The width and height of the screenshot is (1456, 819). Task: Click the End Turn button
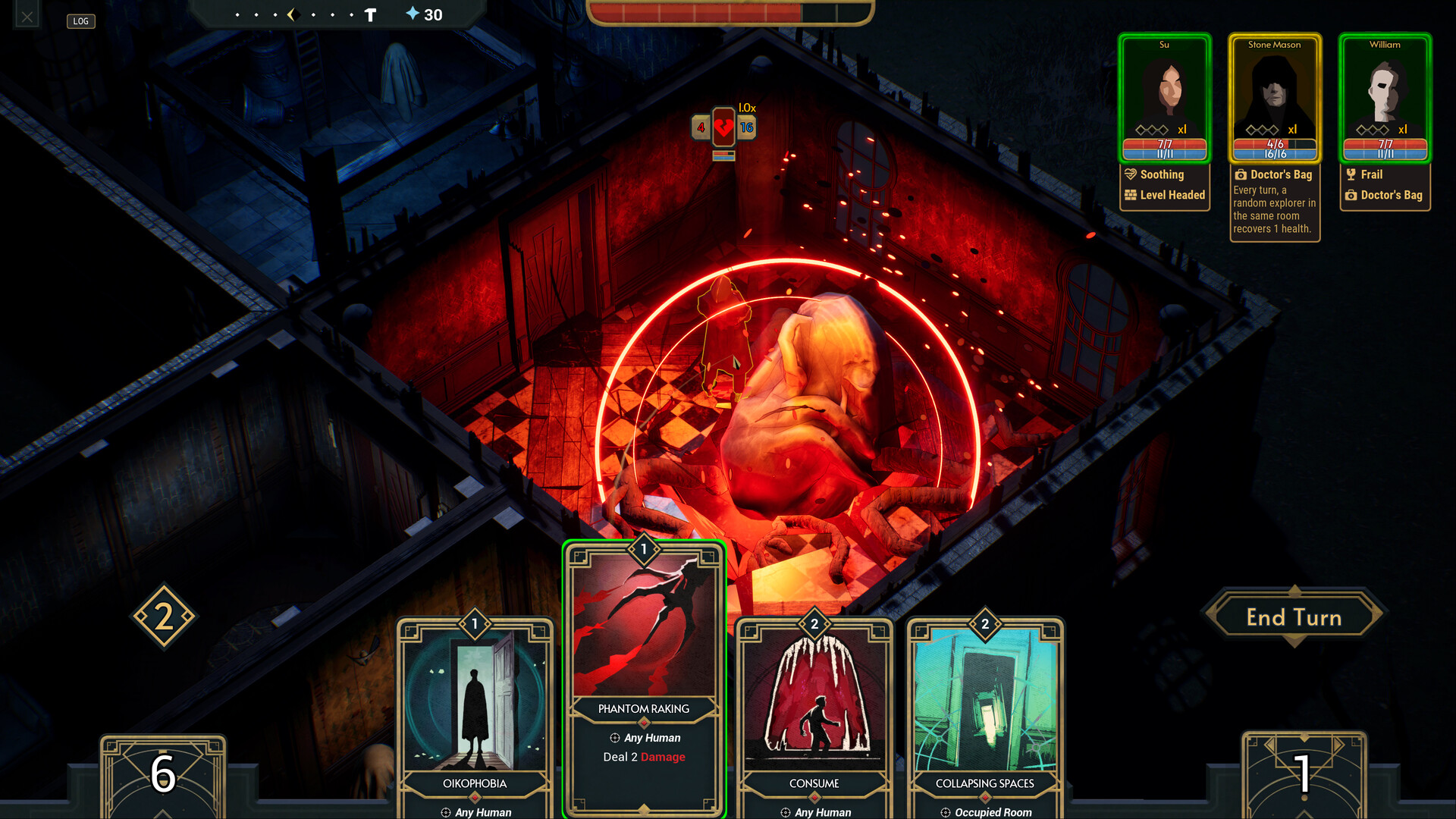pyautogui.click(x=1294, y=617)
